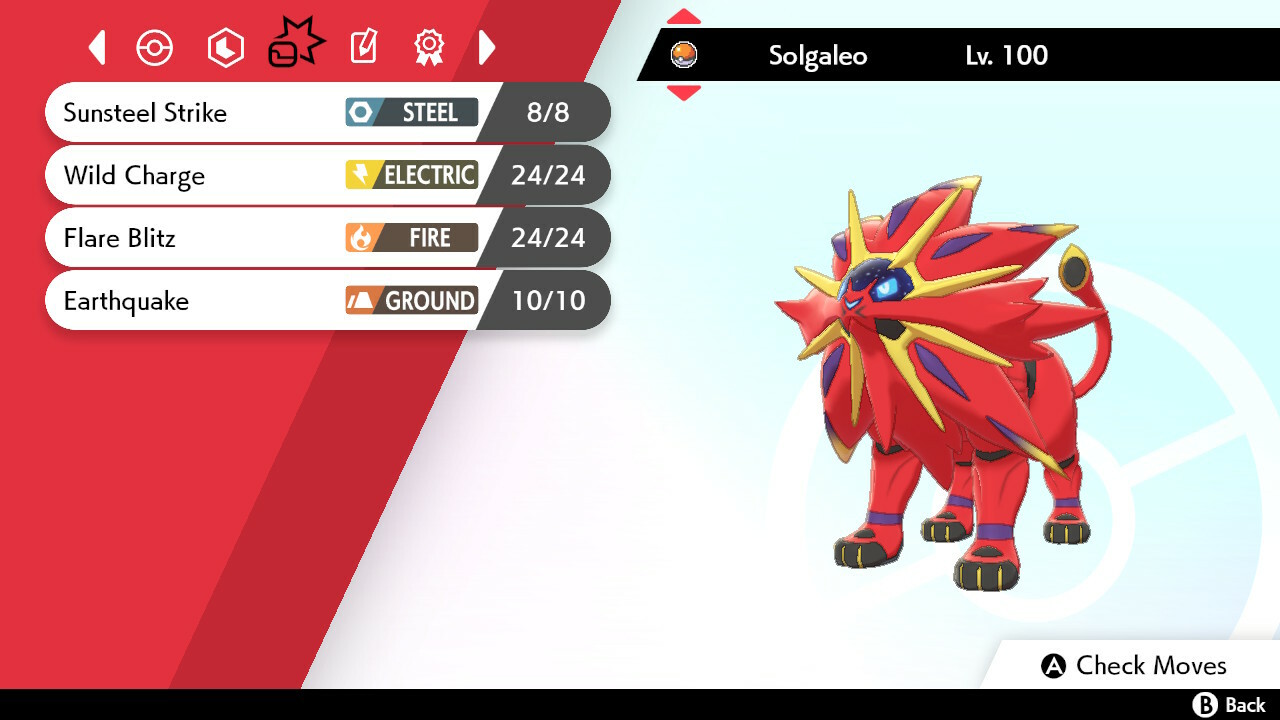The width and height of the screenshot is (1280, 720).
Task: Switch to the ribbons tab
Action: tap(429, 47)
